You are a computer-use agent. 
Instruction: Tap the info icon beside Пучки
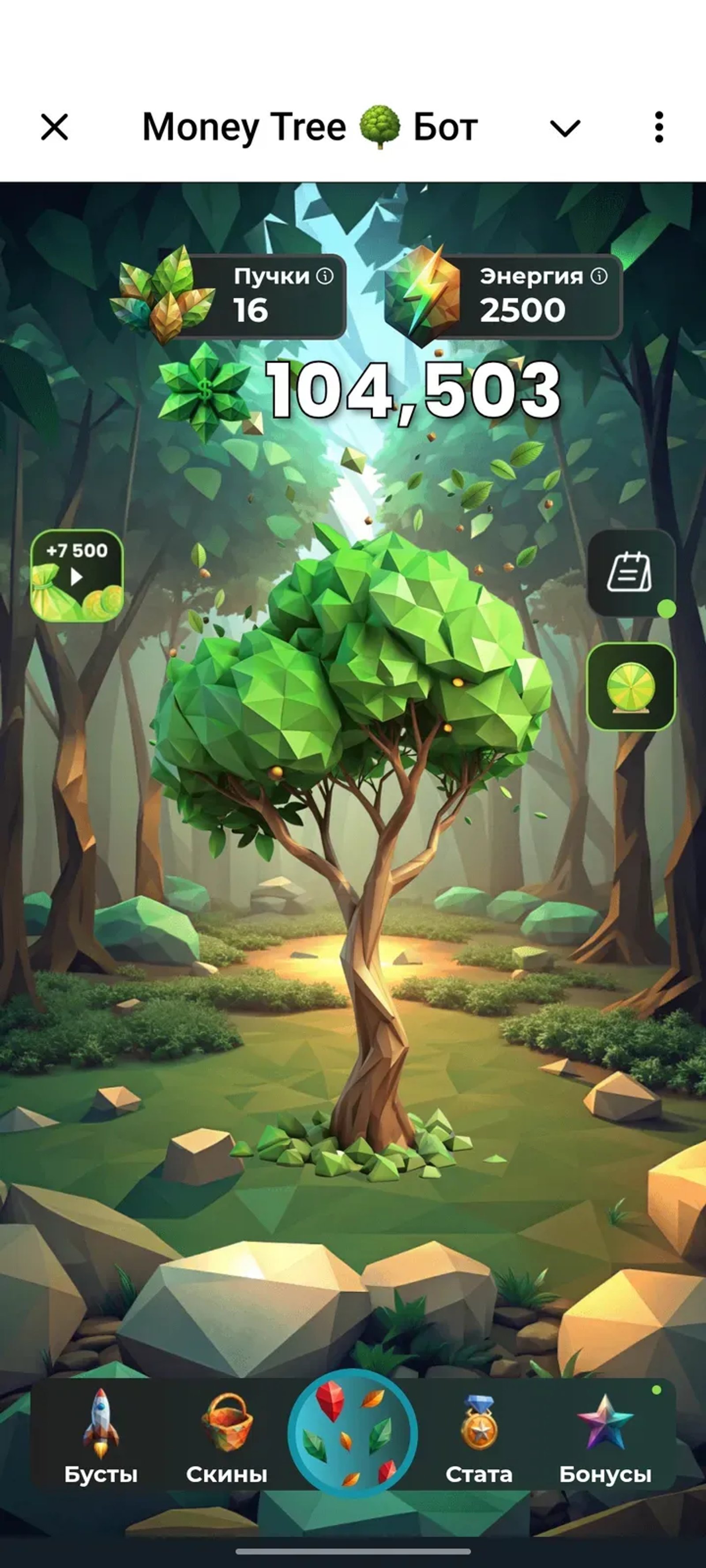coord(325,276)
